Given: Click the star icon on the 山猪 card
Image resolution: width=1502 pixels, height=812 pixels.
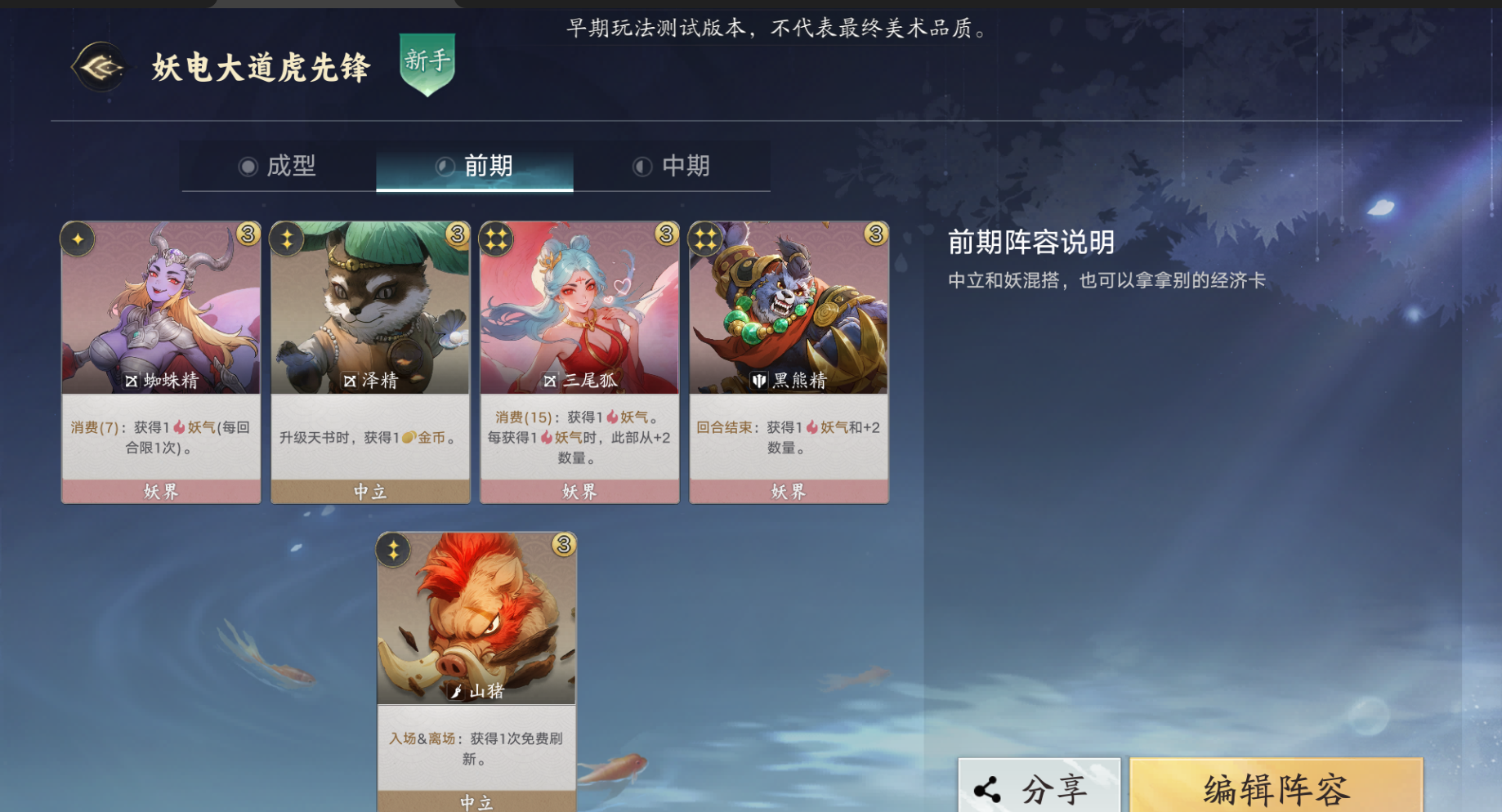Looking at the screenshot, I should (392, 551).
